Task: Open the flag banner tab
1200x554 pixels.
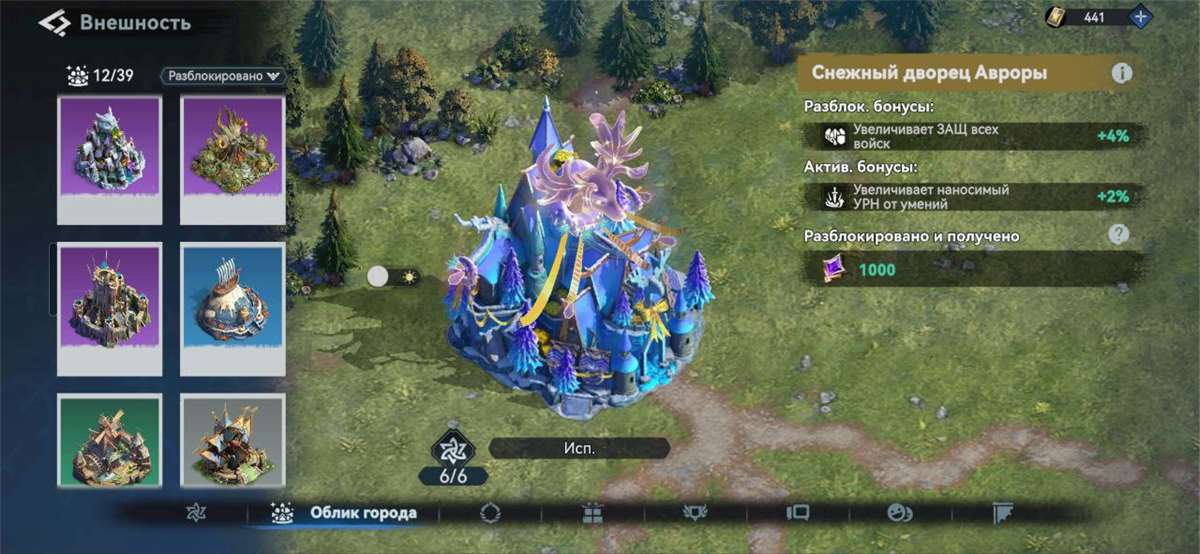Action: click(x=1003, y=513)
